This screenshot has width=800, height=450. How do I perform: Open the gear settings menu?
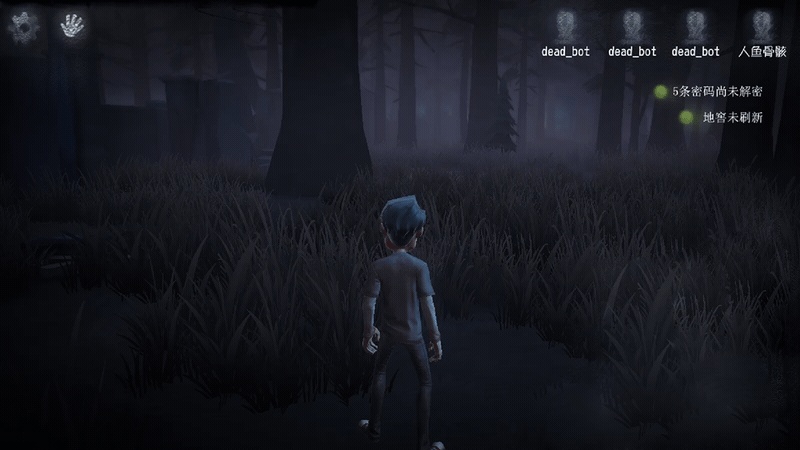point(22,25)
